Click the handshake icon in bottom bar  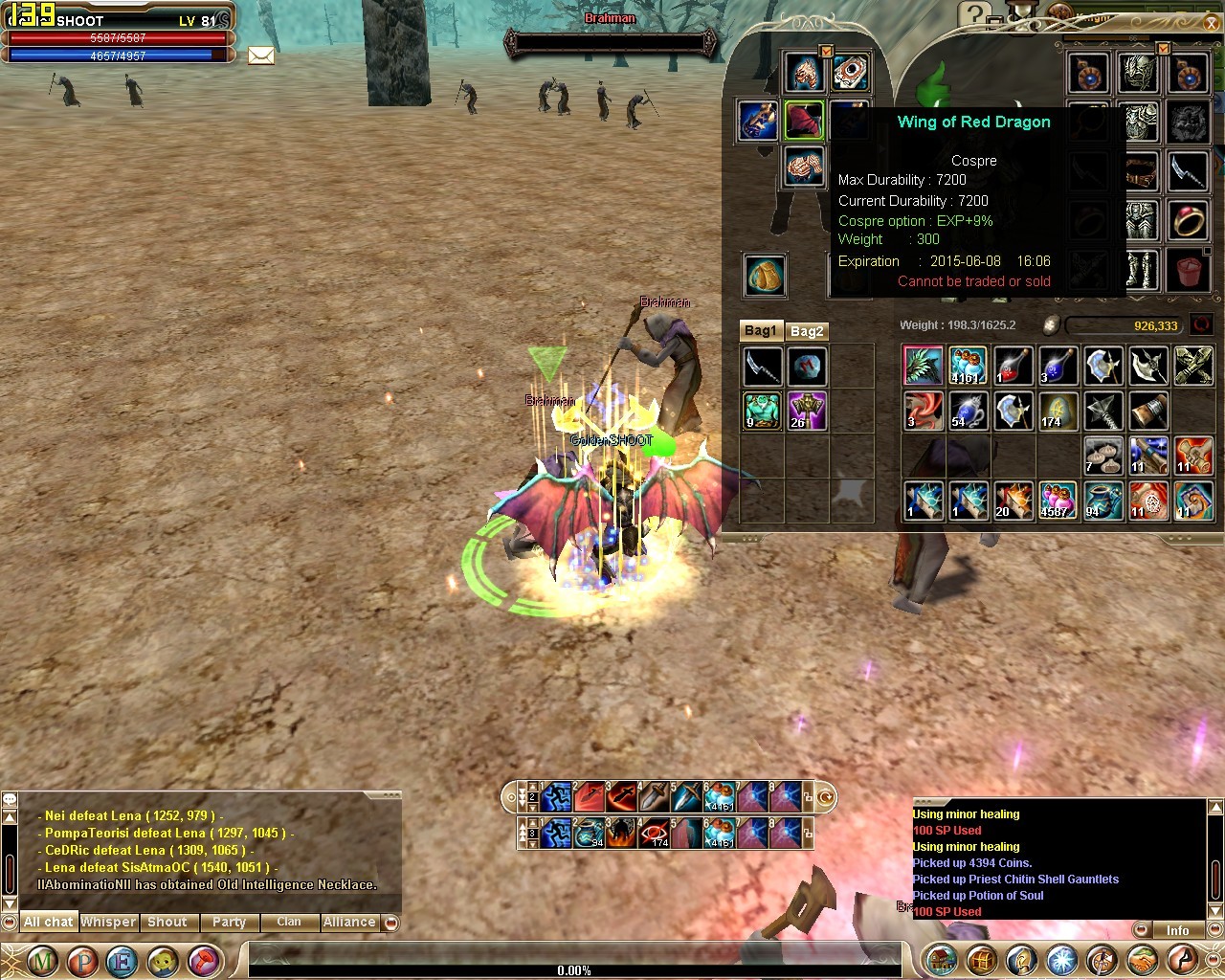[1143, 959]
